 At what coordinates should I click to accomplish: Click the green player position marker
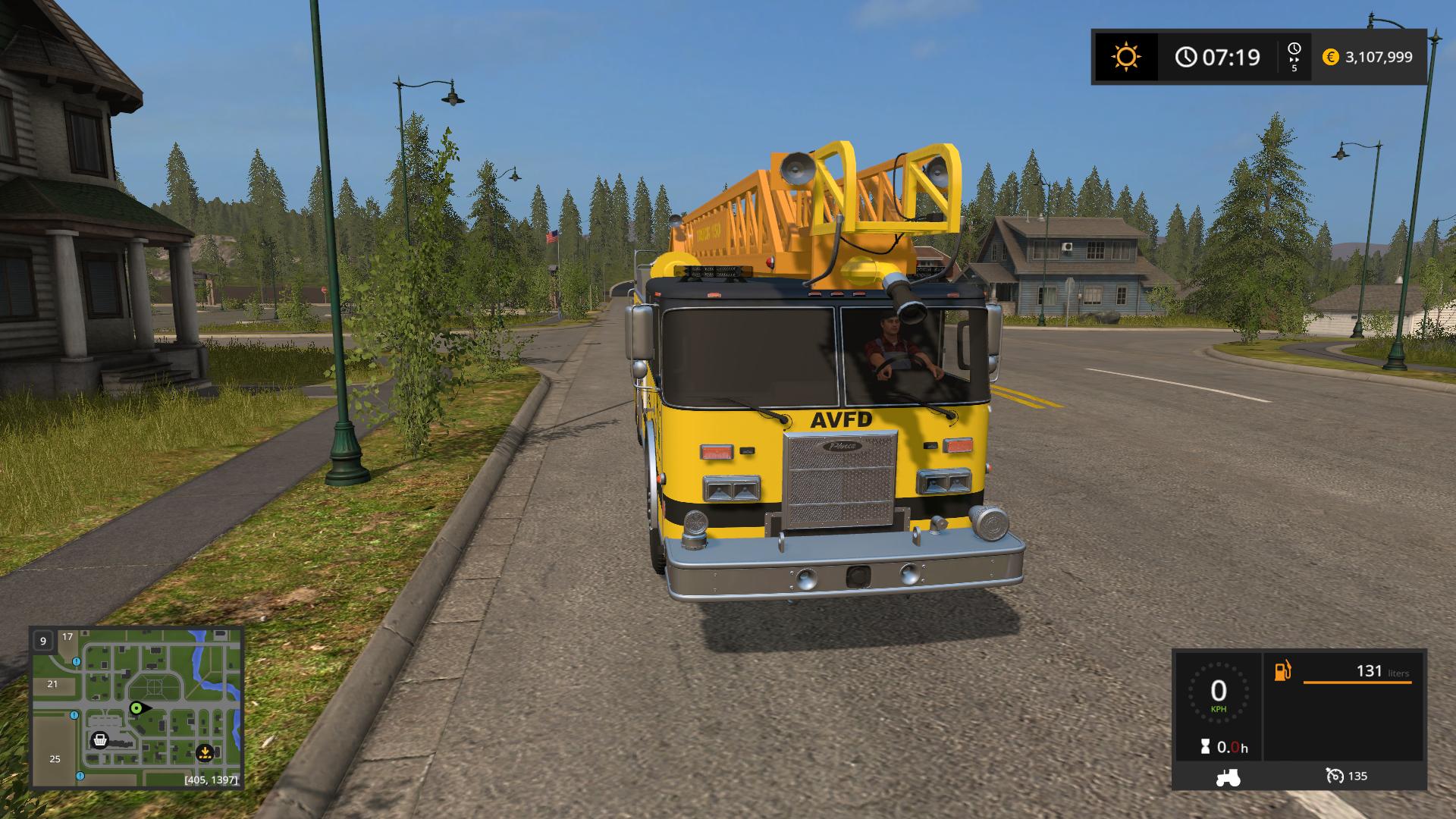pyautogui.click(x=136, y=708)
